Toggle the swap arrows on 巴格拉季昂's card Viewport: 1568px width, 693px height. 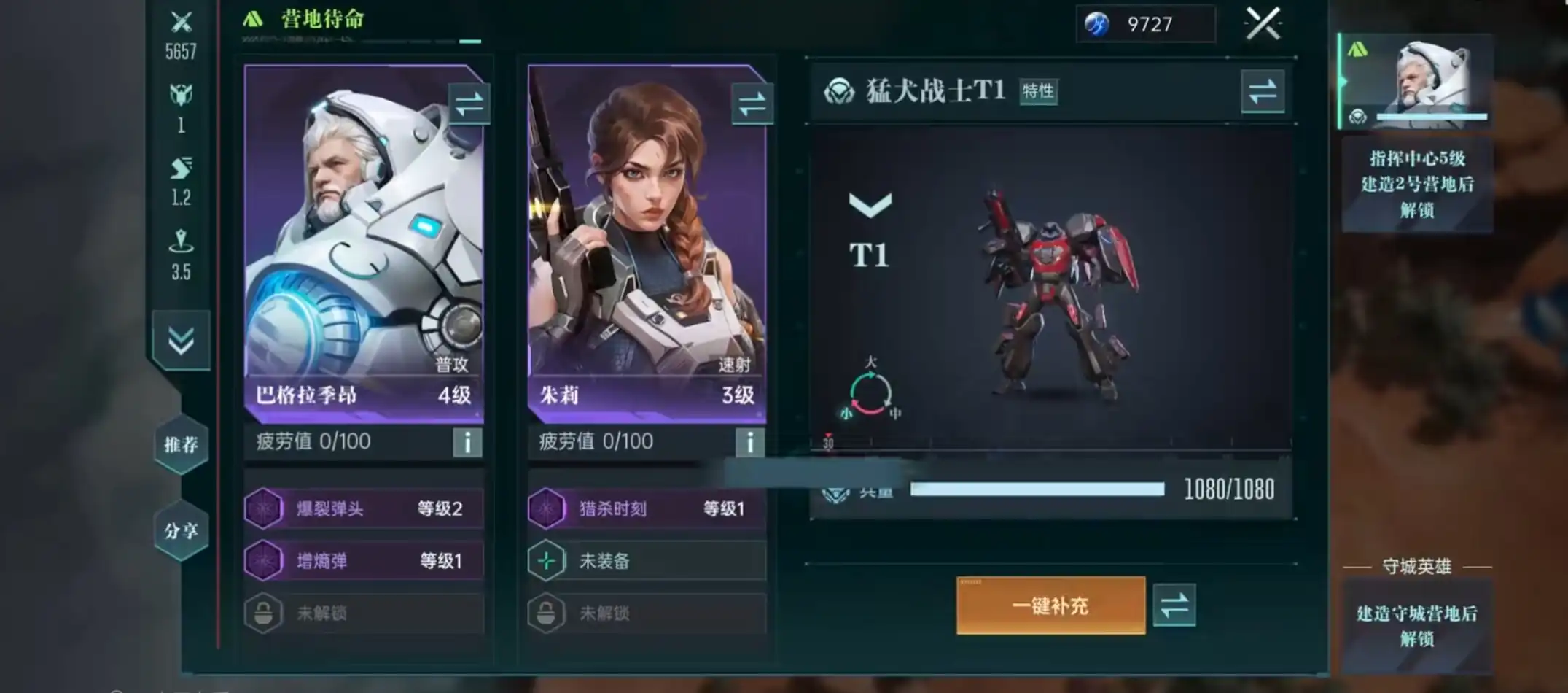469,103
